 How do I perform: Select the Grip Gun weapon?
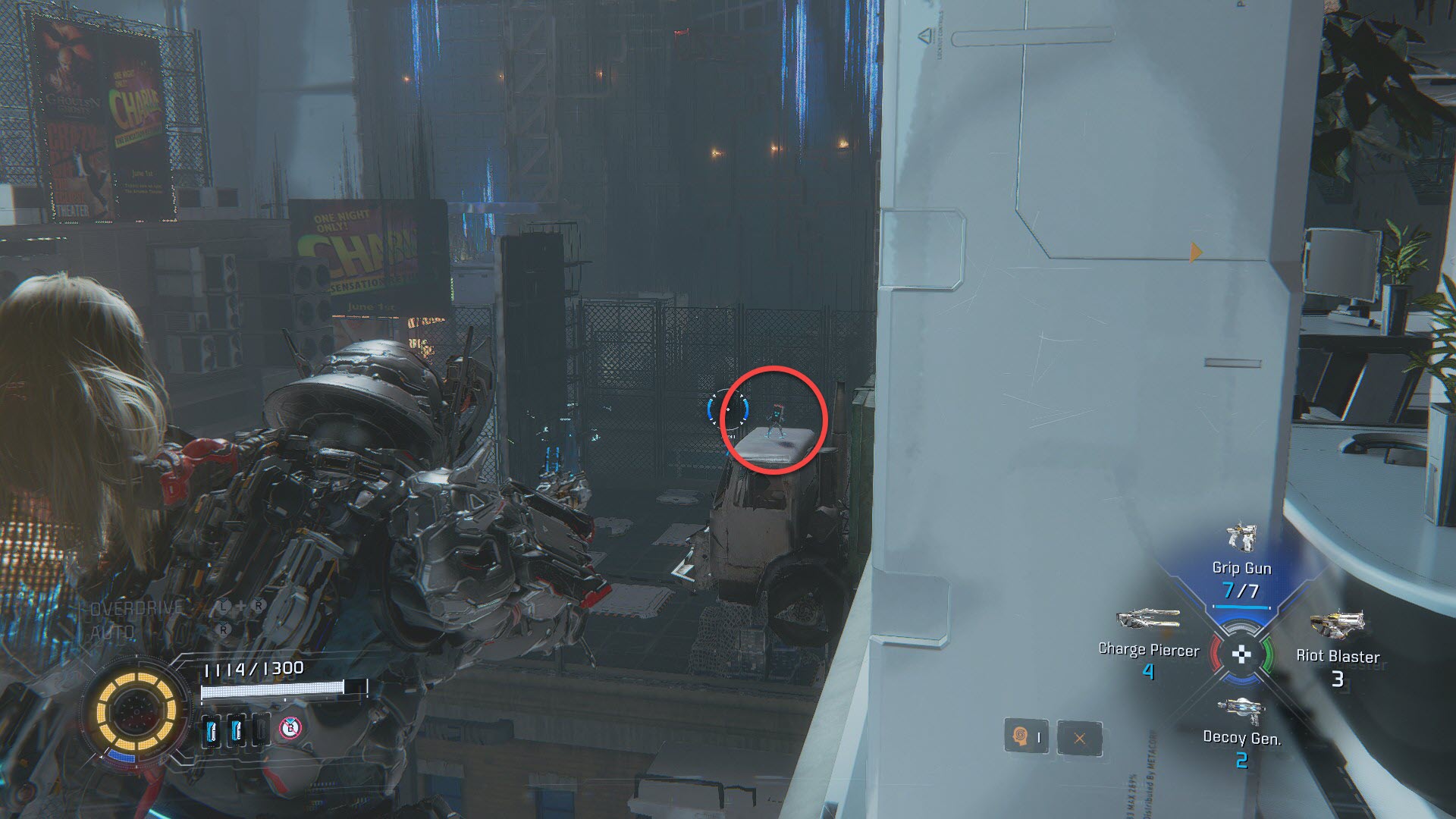coord(1241,540)
